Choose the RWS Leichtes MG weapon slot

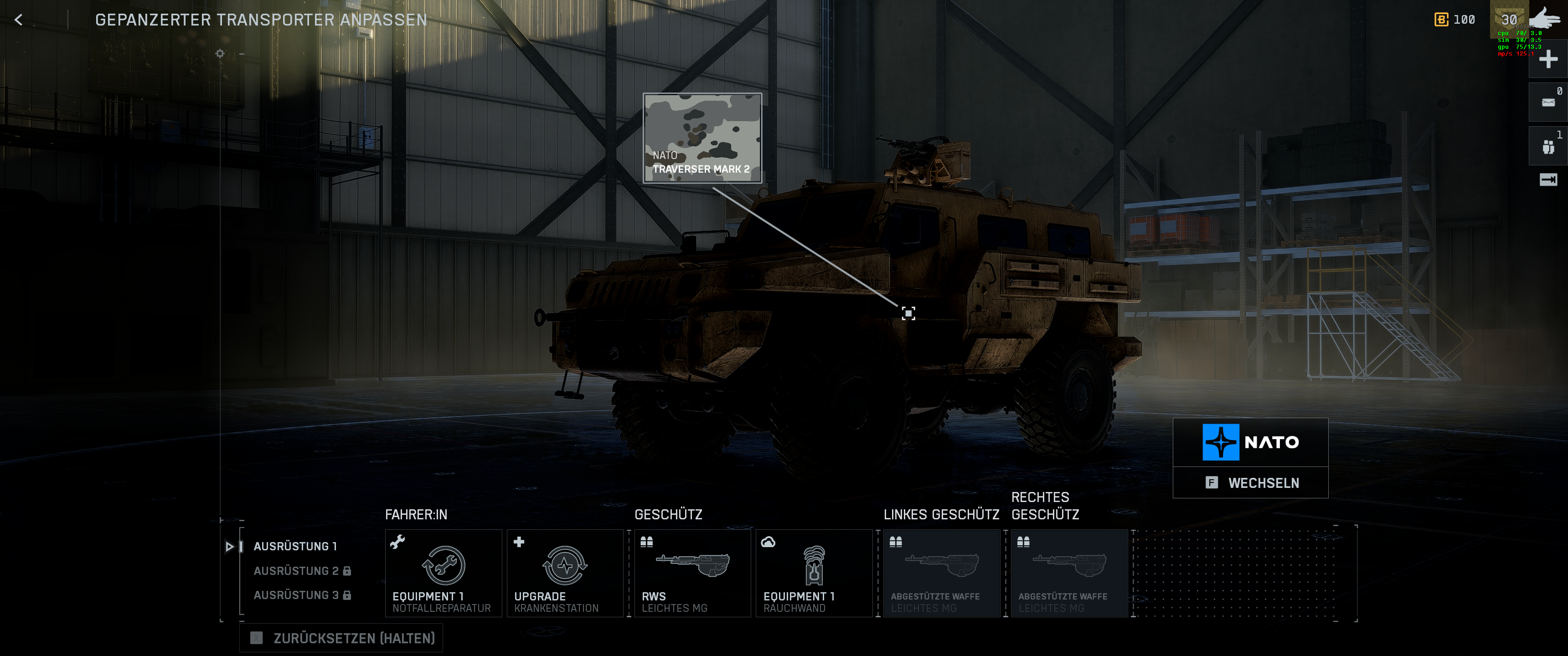click(x=692, y=573)
